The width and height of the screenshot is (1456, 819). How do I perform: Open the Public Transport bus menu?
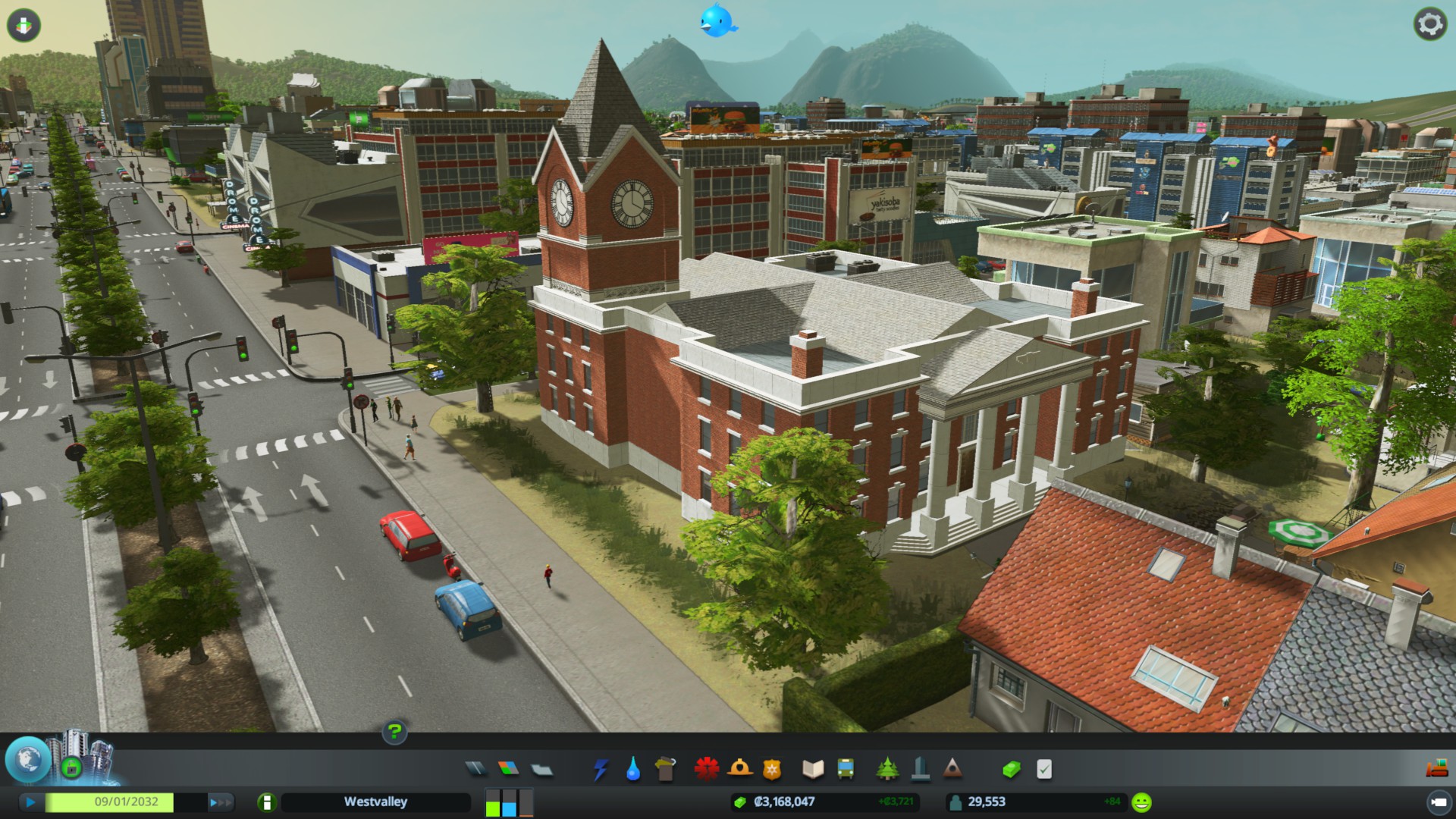(846, 769)
